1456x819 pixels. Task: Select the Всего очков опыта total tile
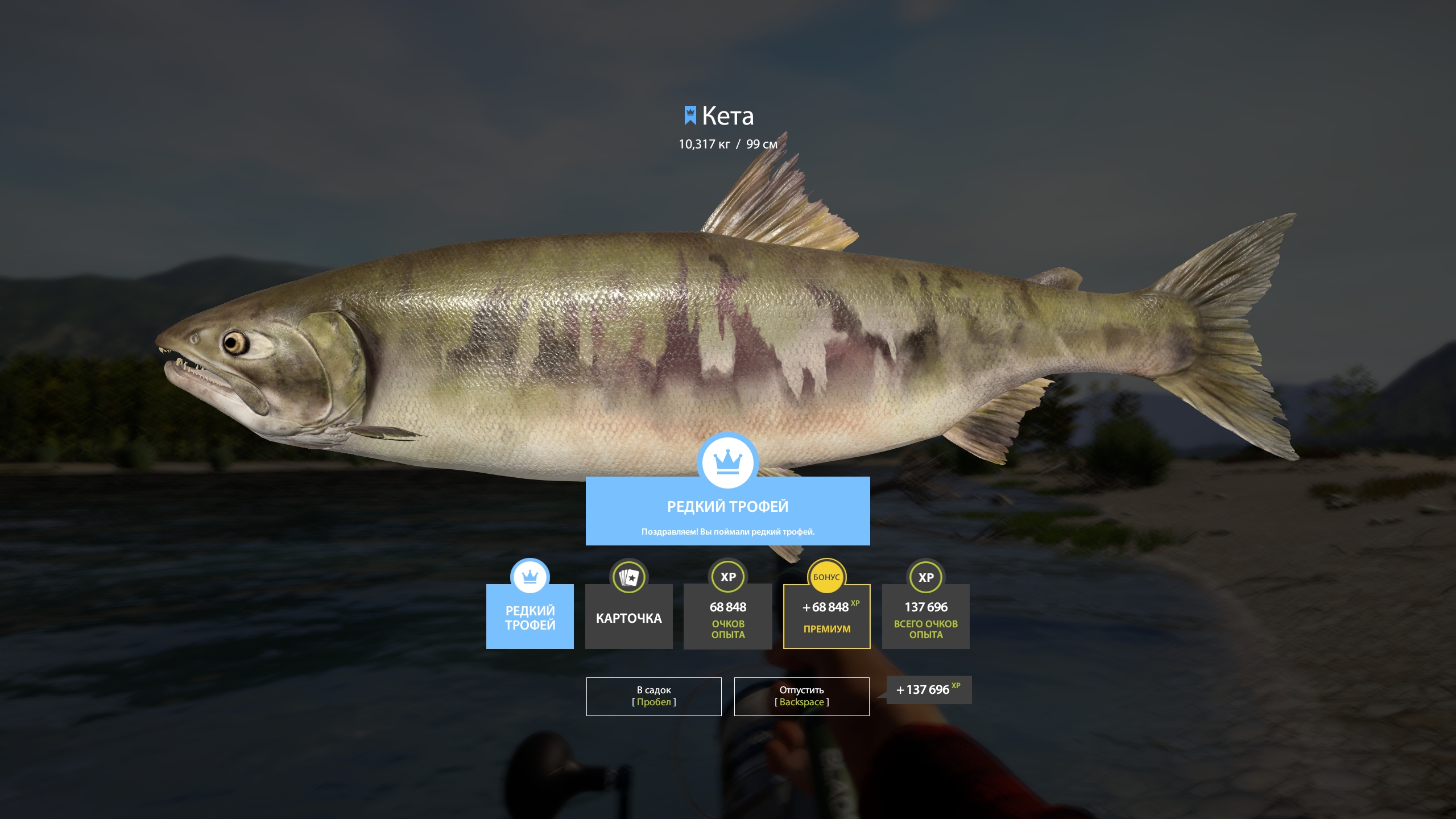925,617
